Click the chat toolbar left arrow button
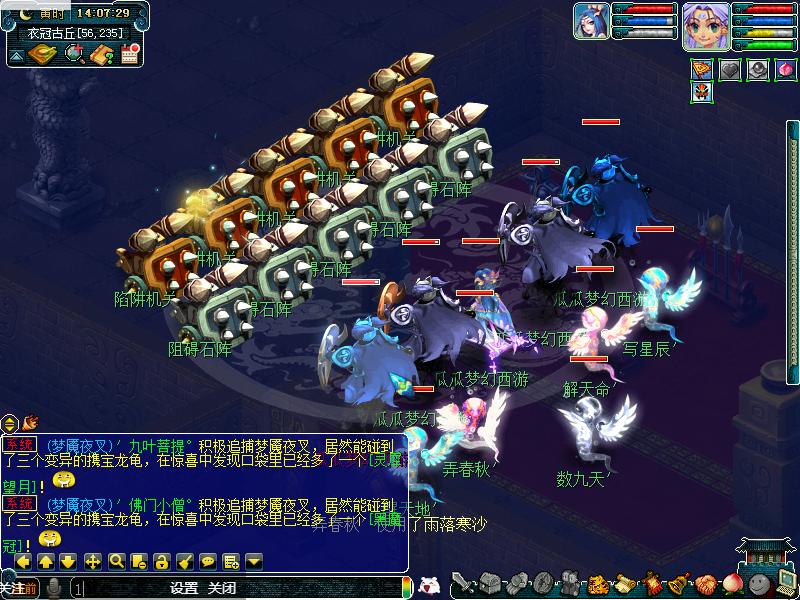The width and height of the screenshot is (800, 600). click(x=22, y=562)
